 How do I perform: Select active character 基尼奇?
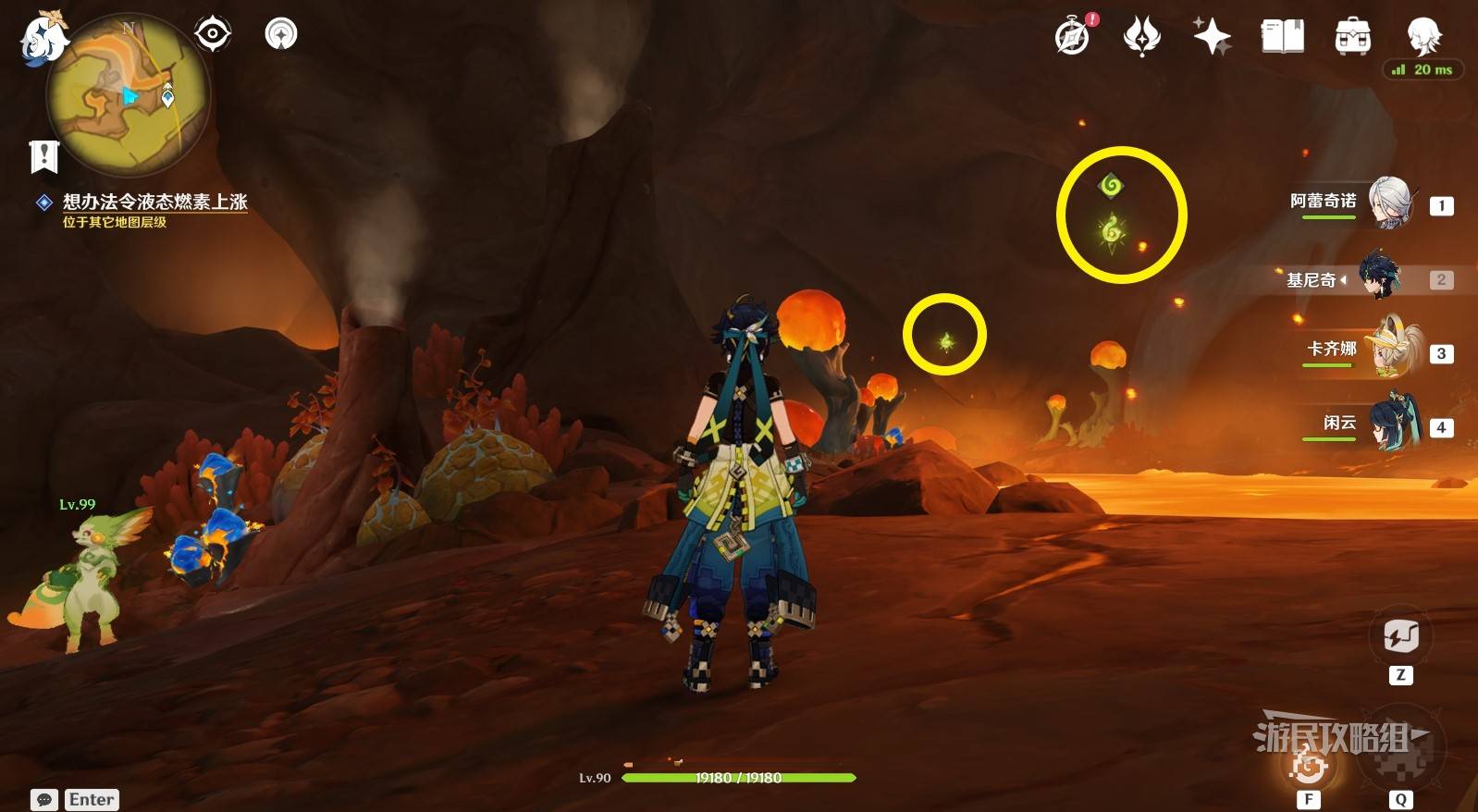[1380, 277]
